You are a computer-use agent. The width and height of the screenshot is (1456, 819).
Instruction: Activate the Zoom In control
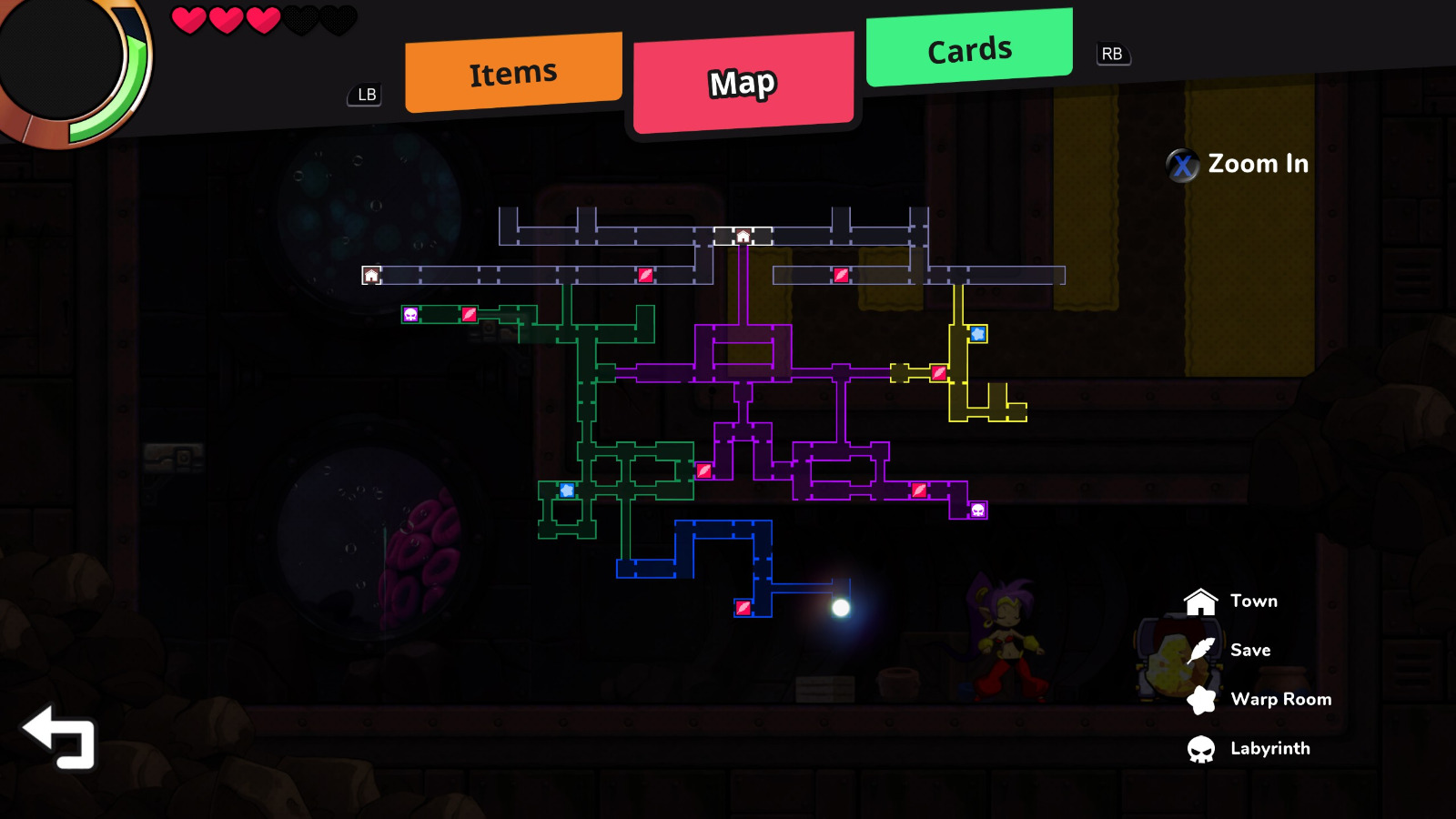click(1240, 165)
